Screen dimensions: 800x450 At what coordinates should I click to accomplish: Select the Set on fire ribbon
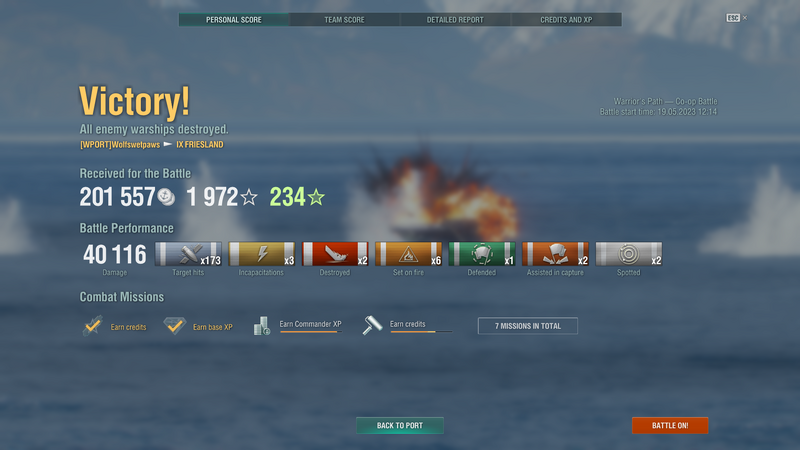(x=409, y=255)
